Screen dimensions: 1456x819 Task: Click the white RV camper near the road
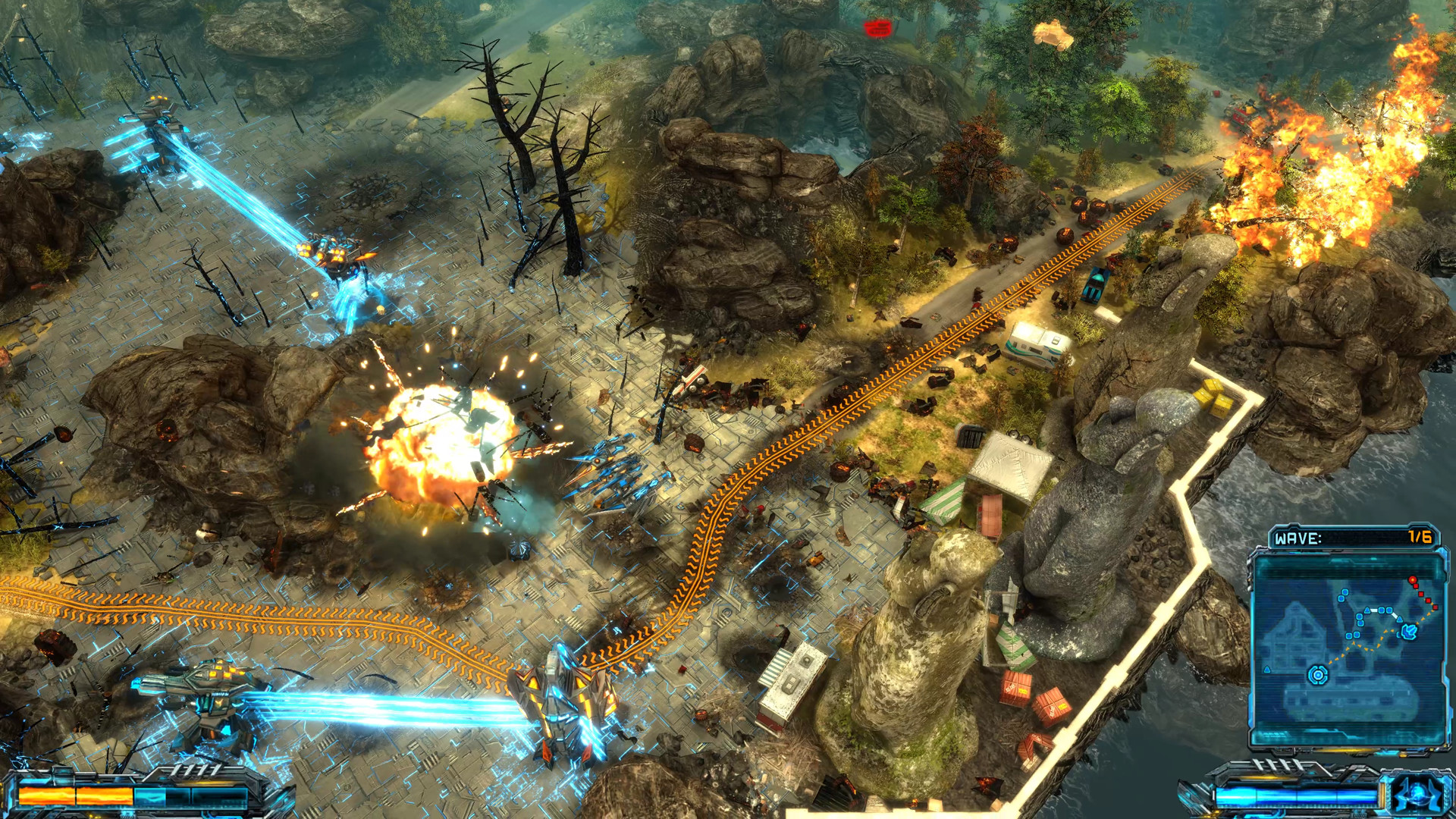tap(1037, 341)
